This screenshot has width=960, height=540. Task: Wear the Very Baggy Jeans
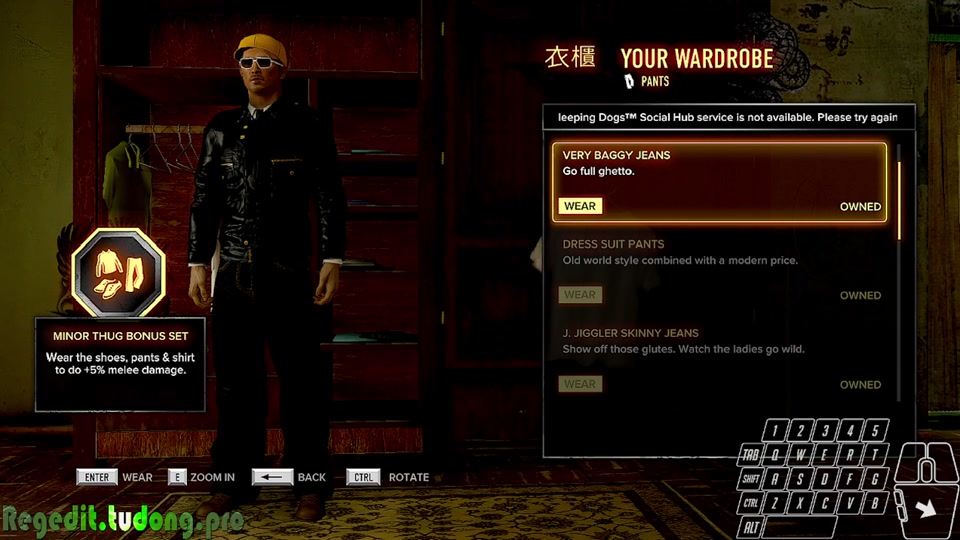tap(580, 207)
